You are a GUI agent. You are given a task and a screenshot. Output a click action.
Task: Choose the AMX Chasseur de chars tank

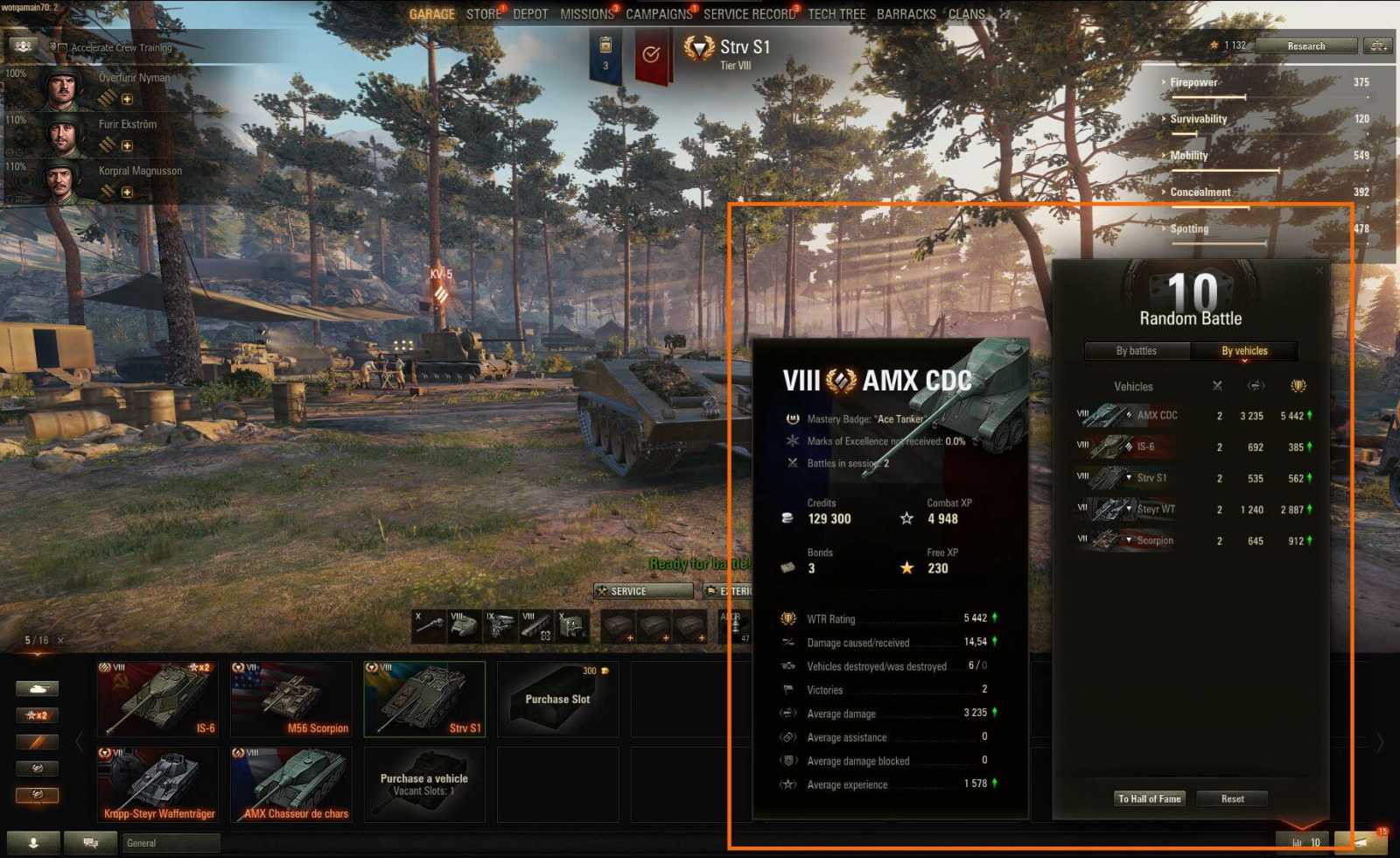point(290,784)
